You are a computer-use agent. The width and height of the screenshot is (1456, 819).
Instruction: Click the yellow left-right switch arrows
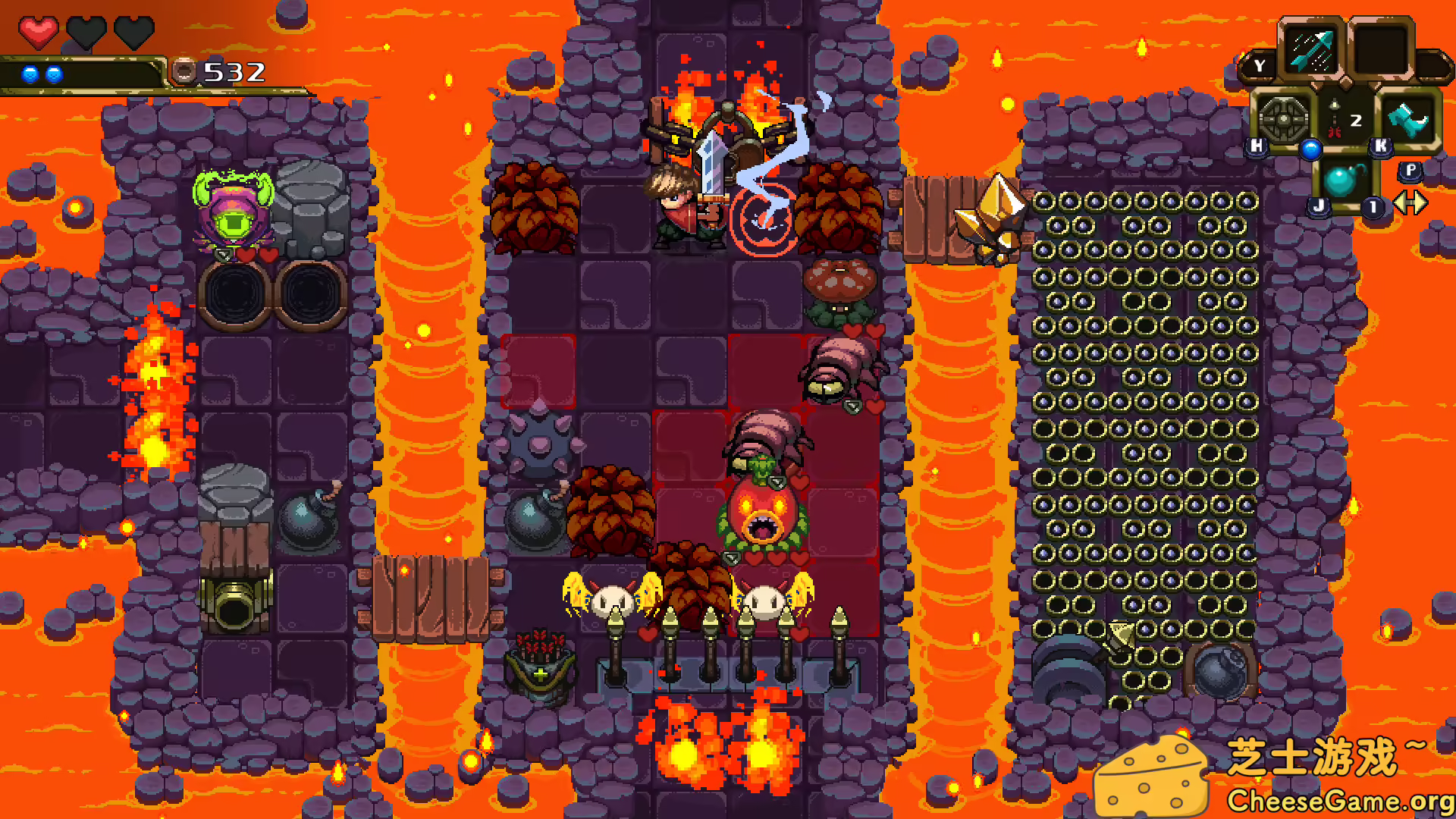coord(1411,203)
